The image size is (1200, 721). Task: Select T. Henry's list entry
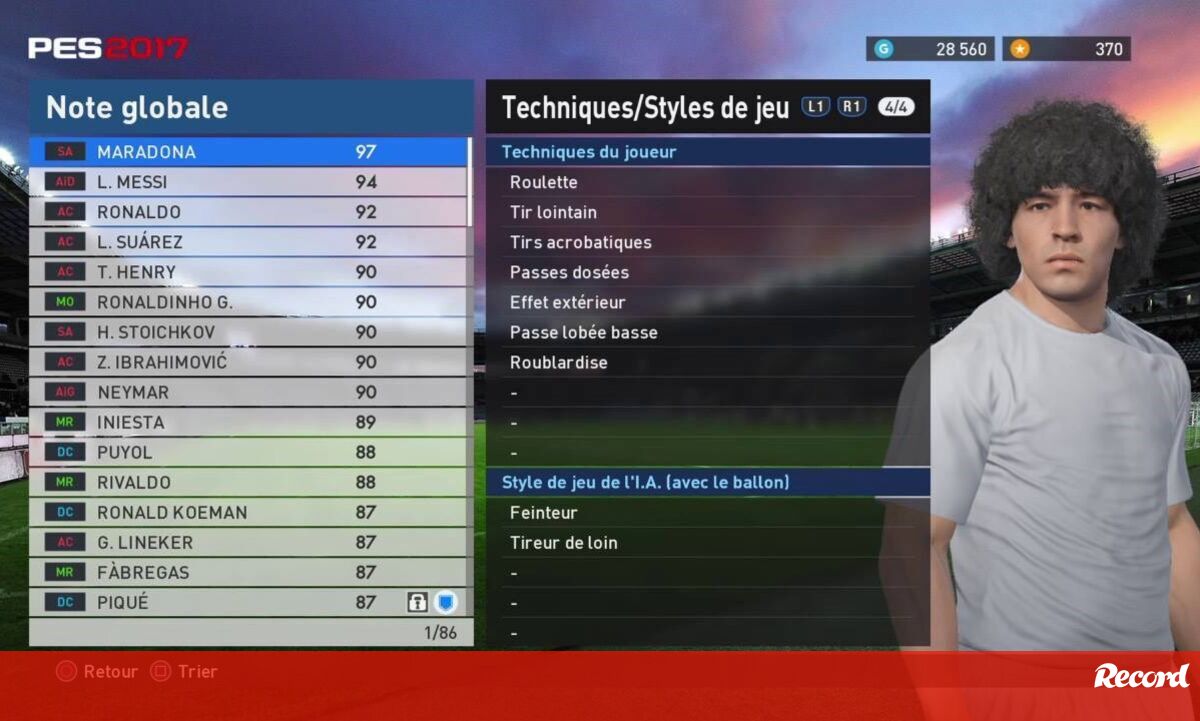(250, 272)
